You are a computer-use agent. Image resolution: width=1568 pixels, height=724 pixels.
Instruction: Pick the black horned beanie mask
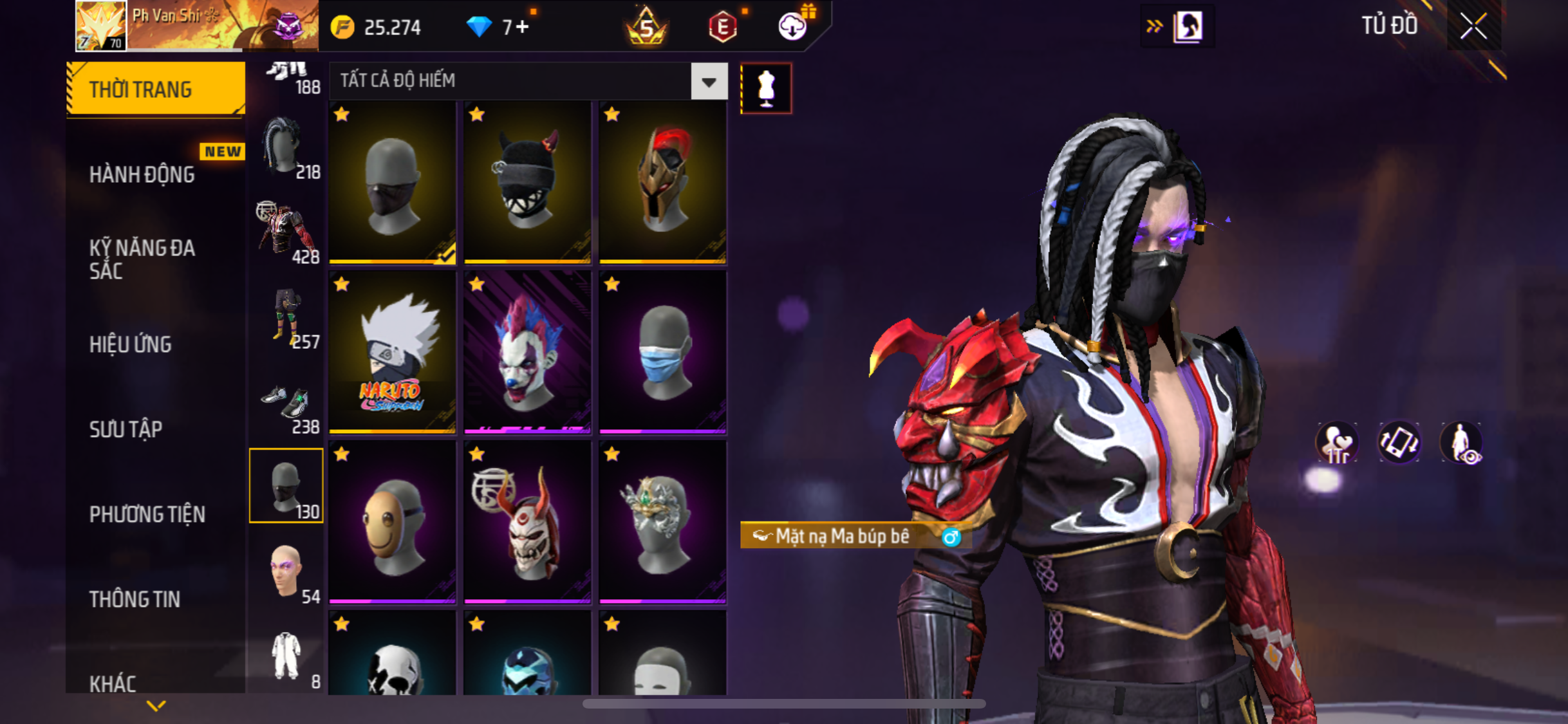(527, 182)
